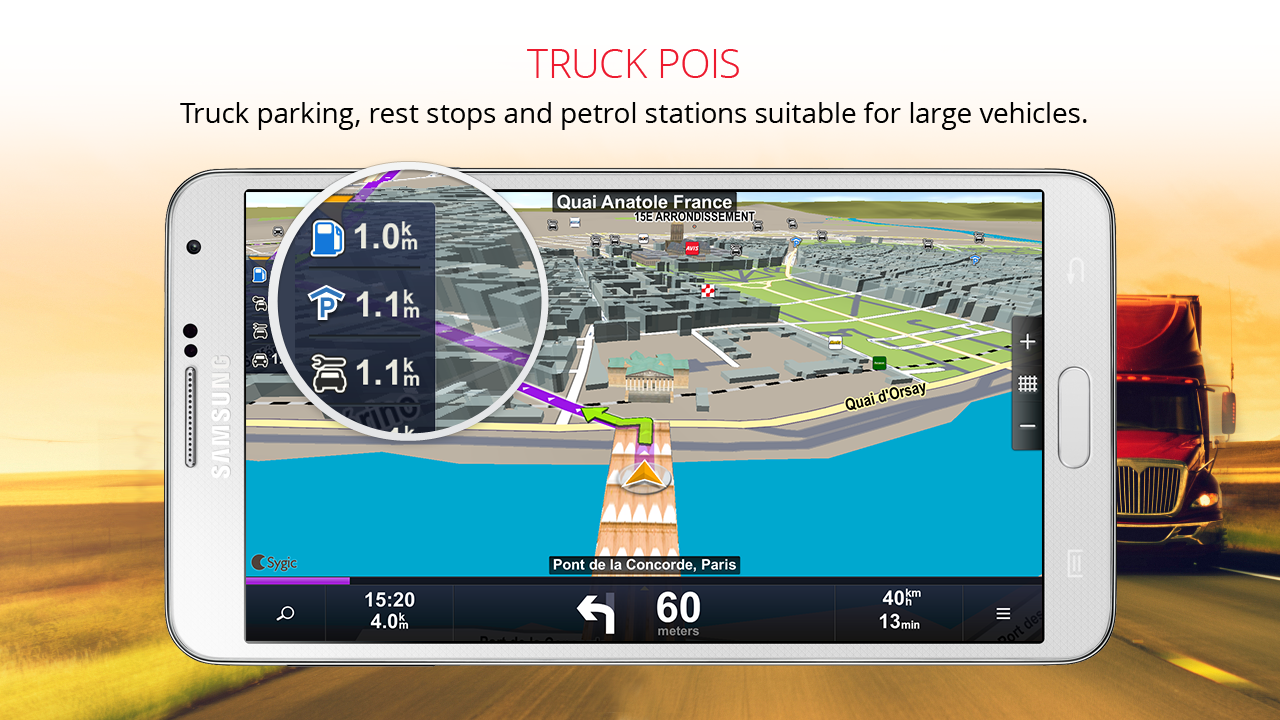Screen dimensions: 1280x720
Task: Open search using the magnifier icon
Action: point(286,612)
